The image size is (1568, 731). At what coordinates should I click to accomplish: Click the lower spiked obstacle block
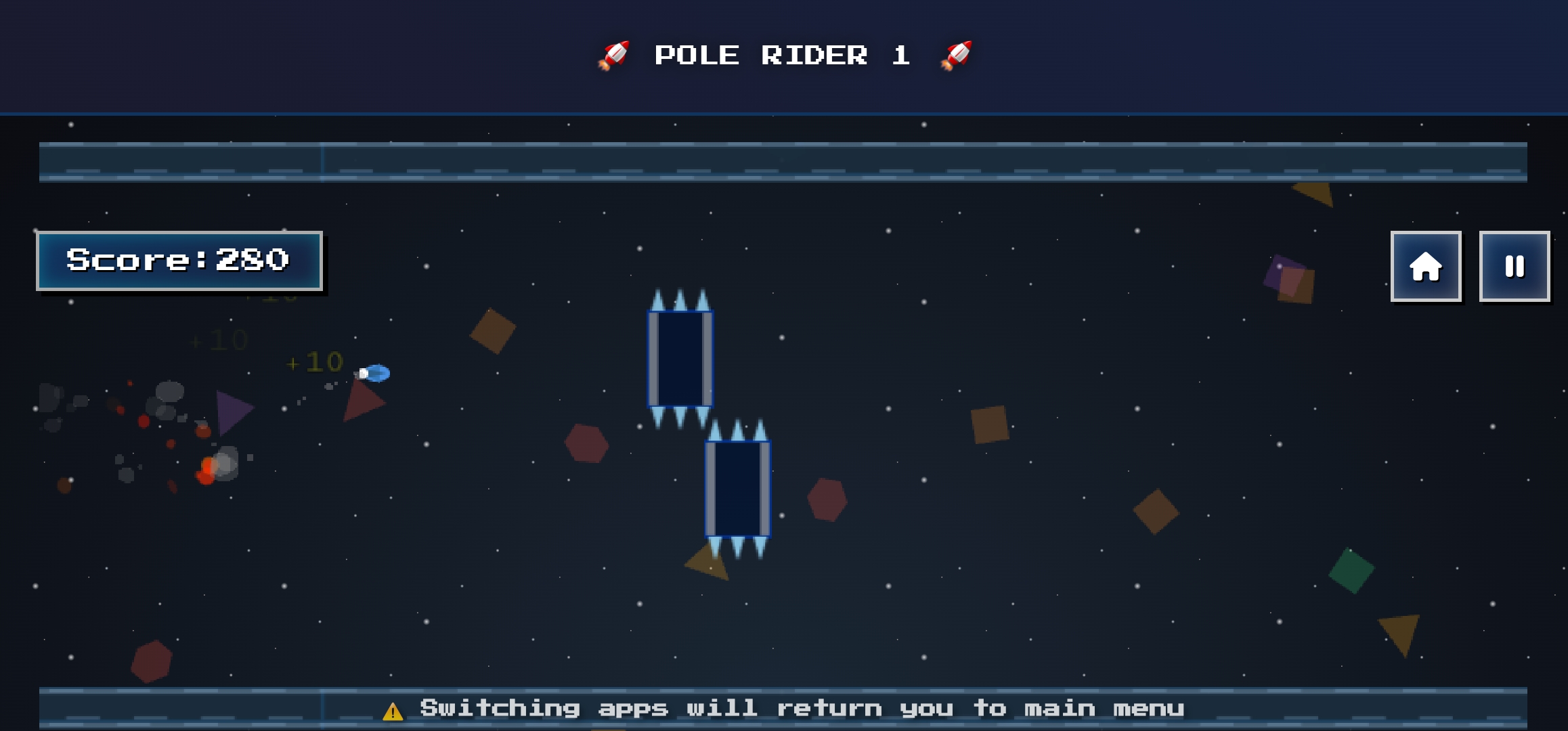click(x=737, y=489)
